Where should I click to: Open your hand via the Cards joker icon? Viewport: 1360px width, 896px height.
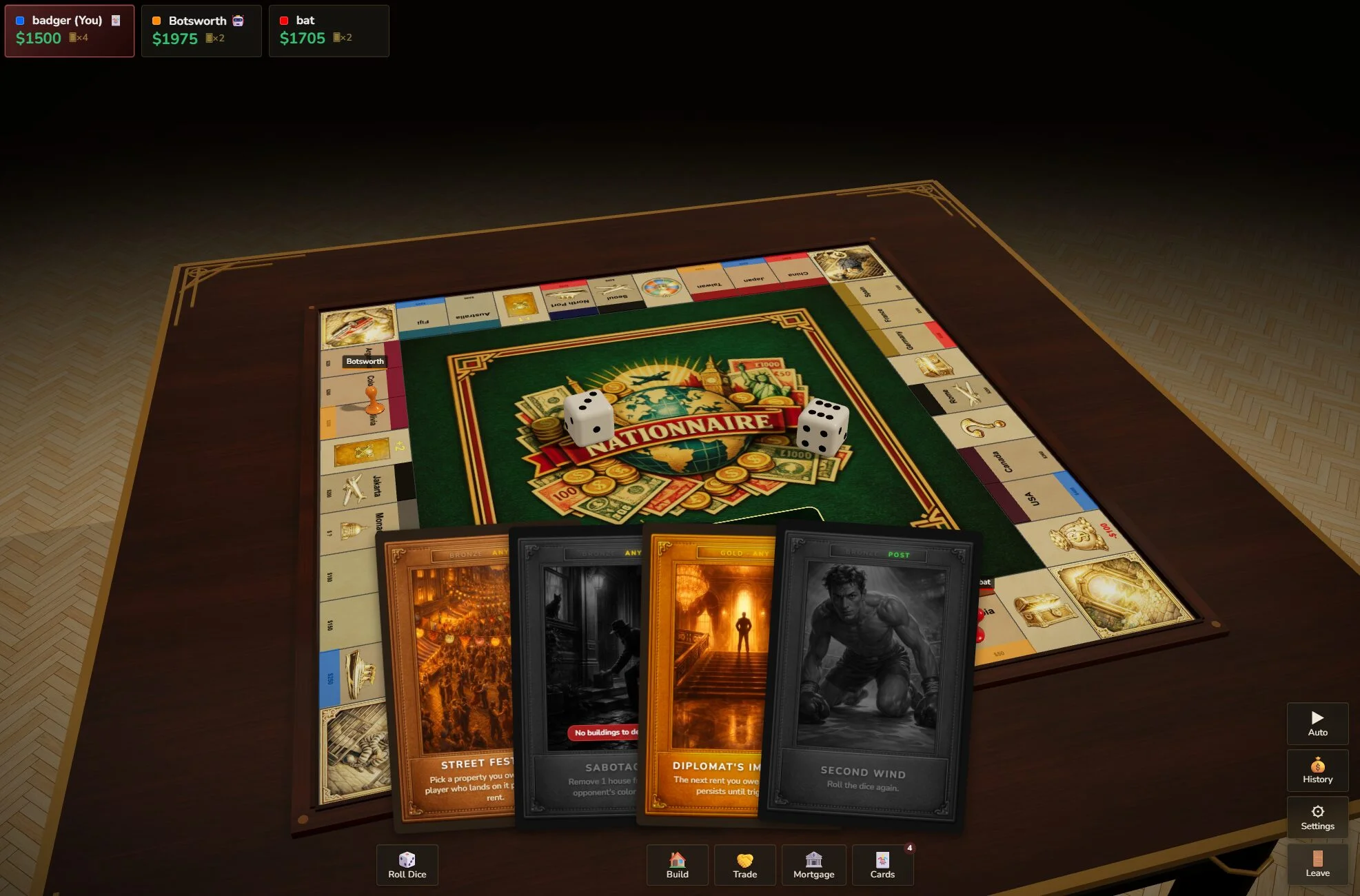pos(882,860)
